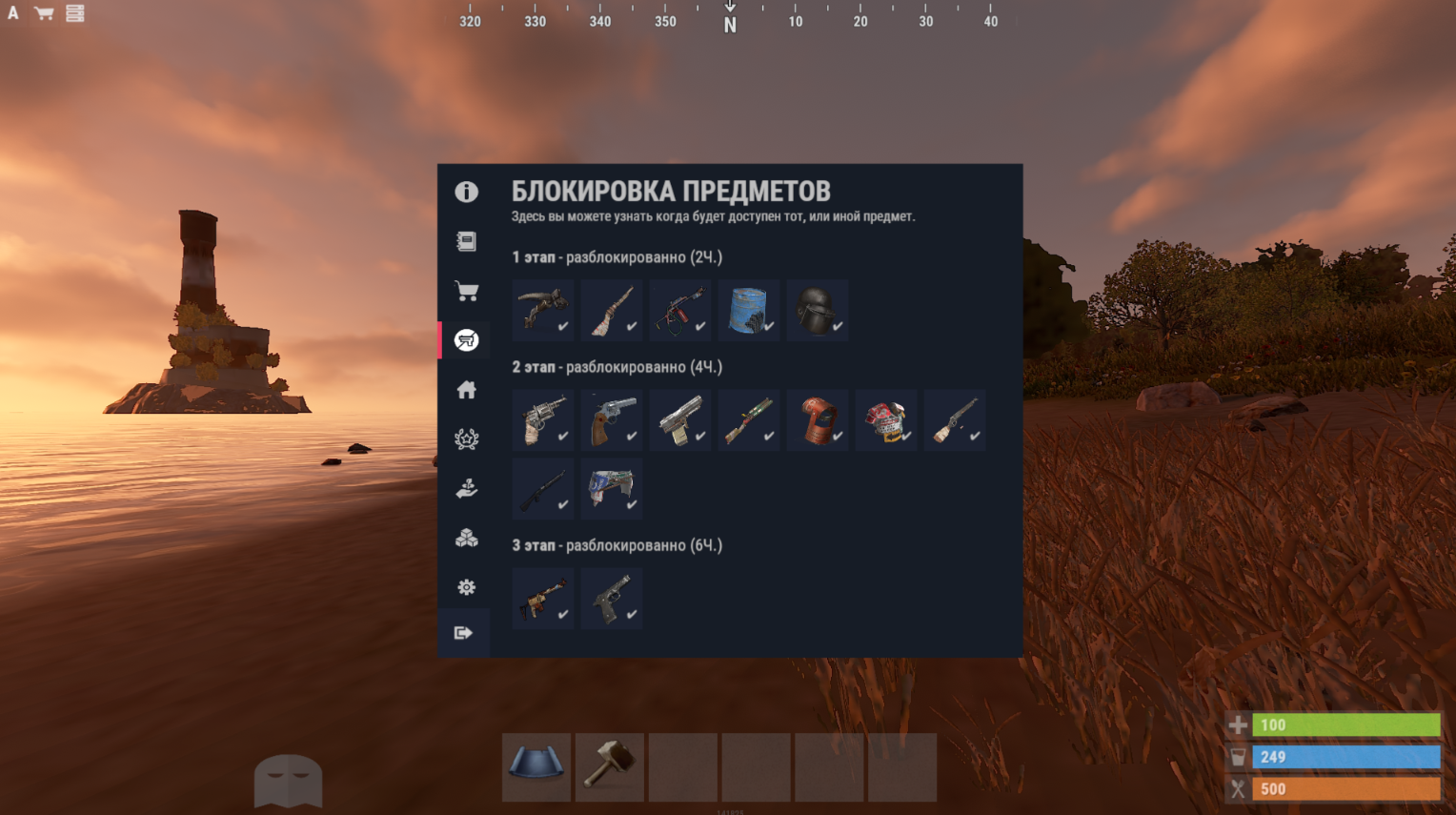Close the menu with the exit icon
The height and width of the screenshot is (815, 1456).
(x=464, y=633)
